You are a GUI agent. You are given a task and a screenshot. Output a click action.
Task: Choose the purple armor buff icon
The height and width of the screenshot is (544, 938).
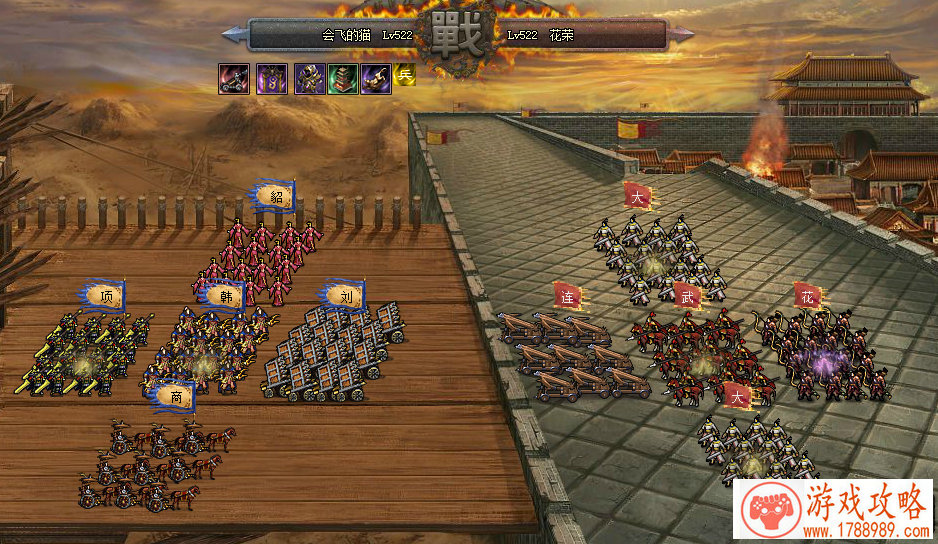point(308,78)
